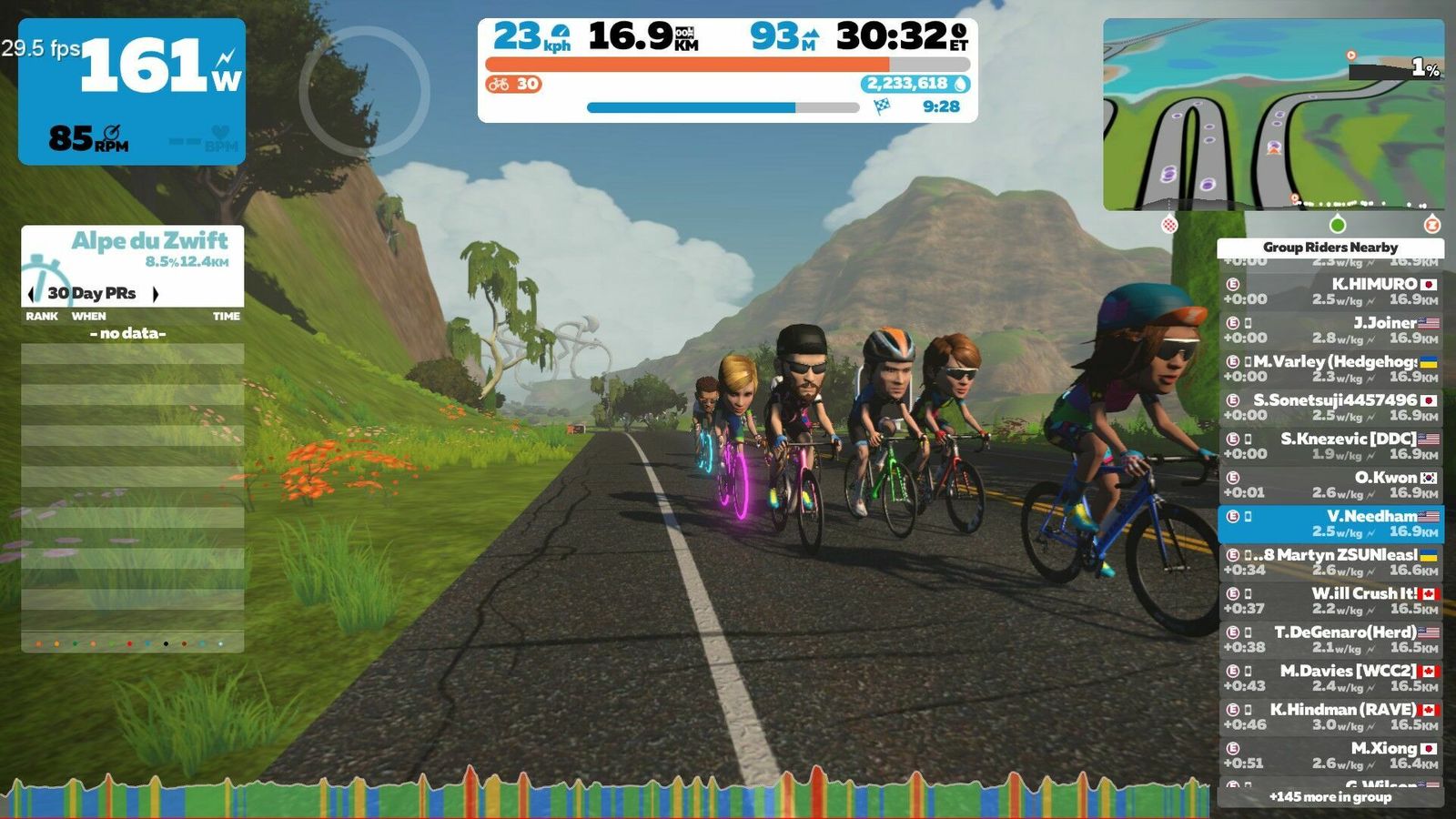Select rider O.Kwon in the list
Image resolution: width=1456 pixels, height=819 pixels.
[1330, 484]
